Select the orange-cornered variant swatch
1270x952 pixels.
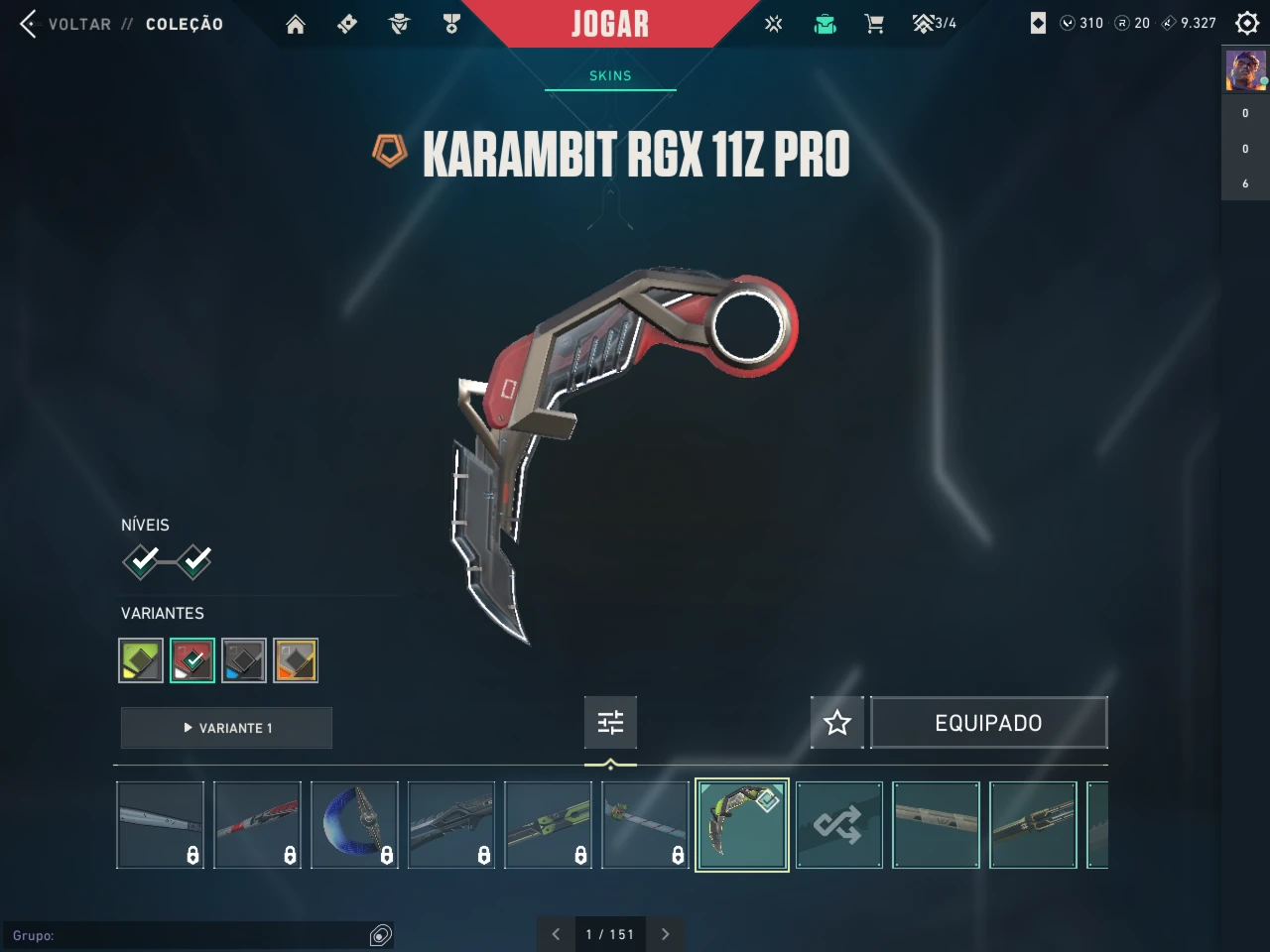coord(296,660)
